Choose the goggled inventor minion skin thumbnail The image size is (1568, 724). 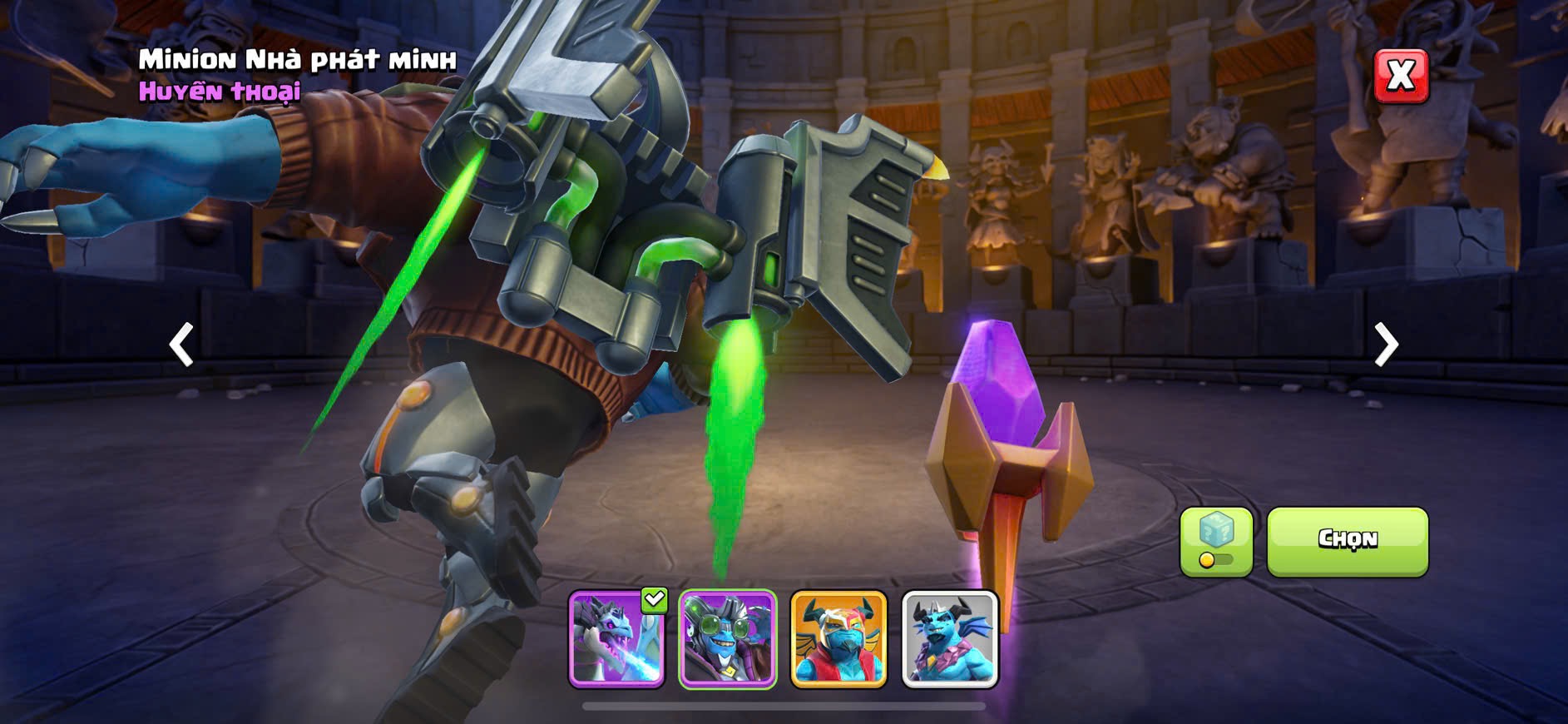coord(728,638)
